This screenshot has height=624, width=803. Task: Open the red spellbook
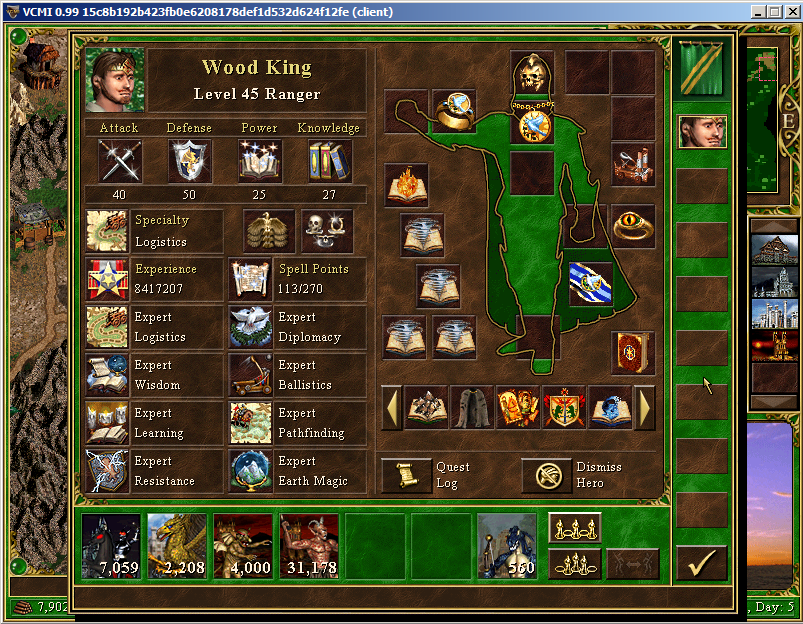click(x=633, y=352)
